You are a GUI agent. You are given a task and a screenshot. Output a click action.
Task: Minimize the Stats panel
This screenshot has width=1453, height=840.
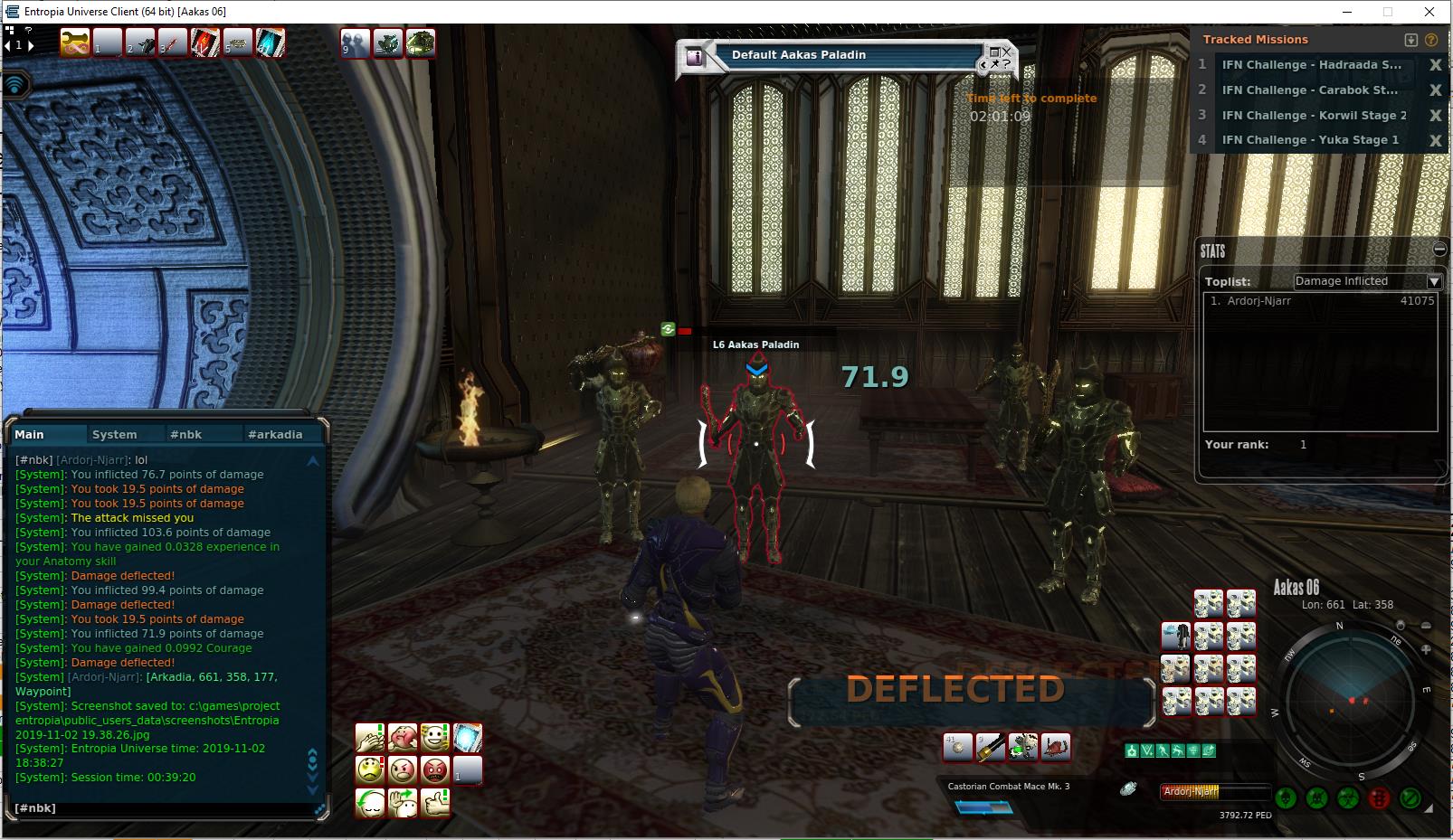tap(1439, 250)
